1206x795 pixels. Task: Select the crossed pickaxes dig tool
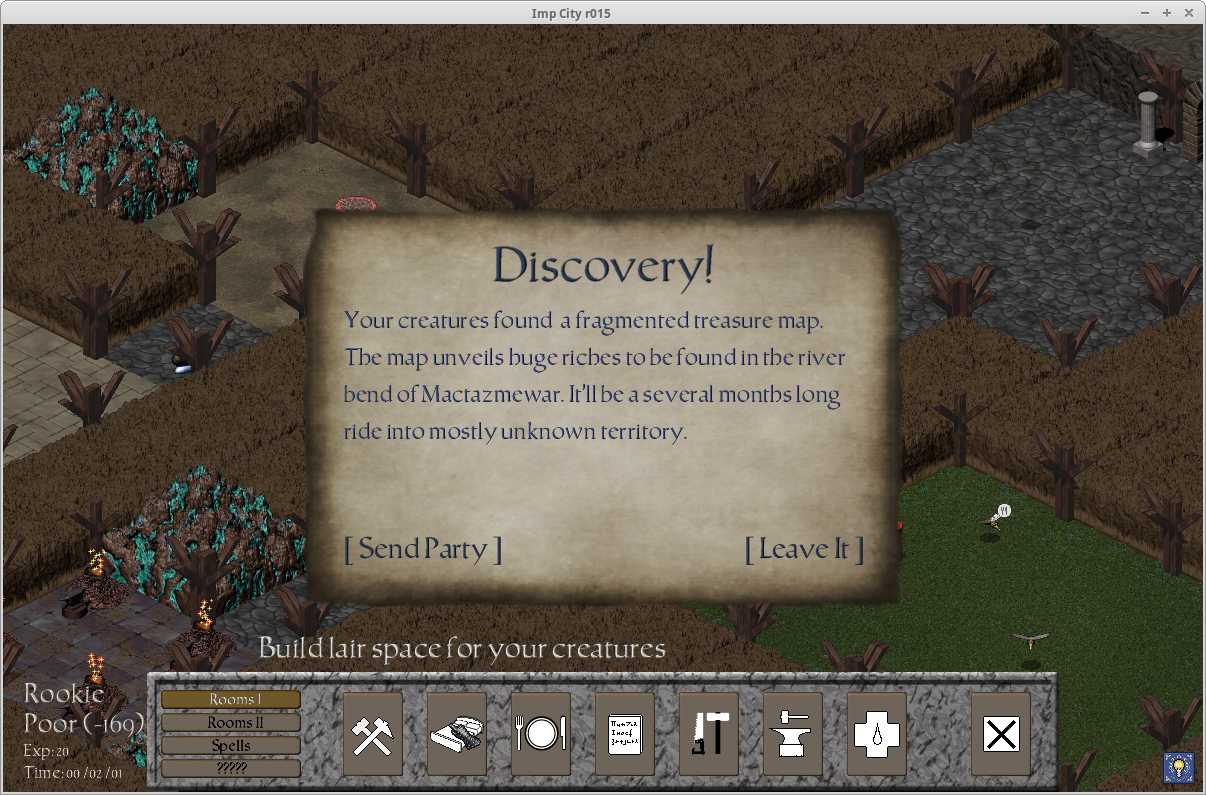373,734
